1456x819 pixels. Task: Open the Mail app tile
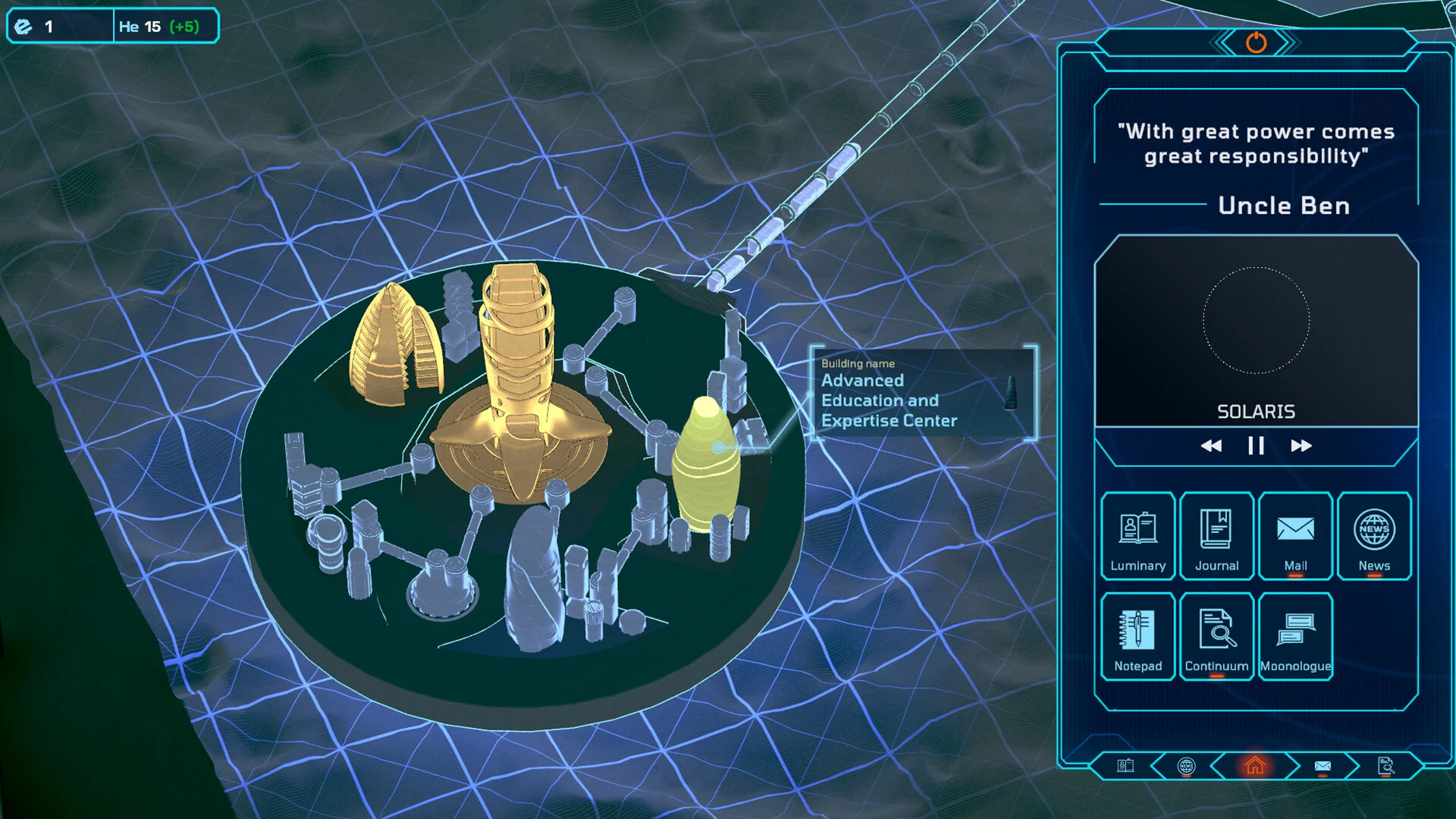tap(1295, 536)
